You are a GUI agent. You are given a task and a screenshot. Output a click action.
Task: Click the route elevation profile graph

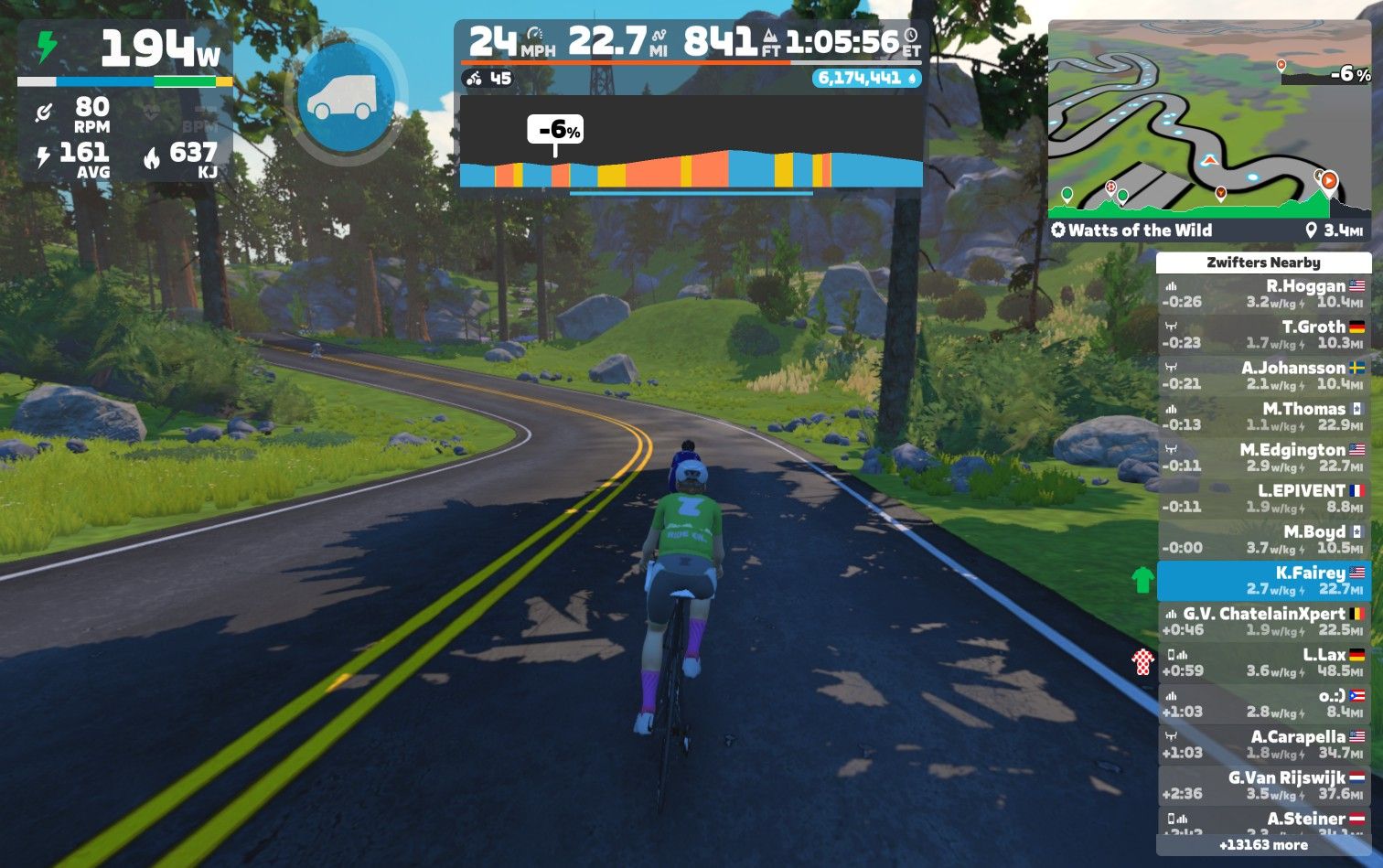pyautogui.click(x=691, y=146)
